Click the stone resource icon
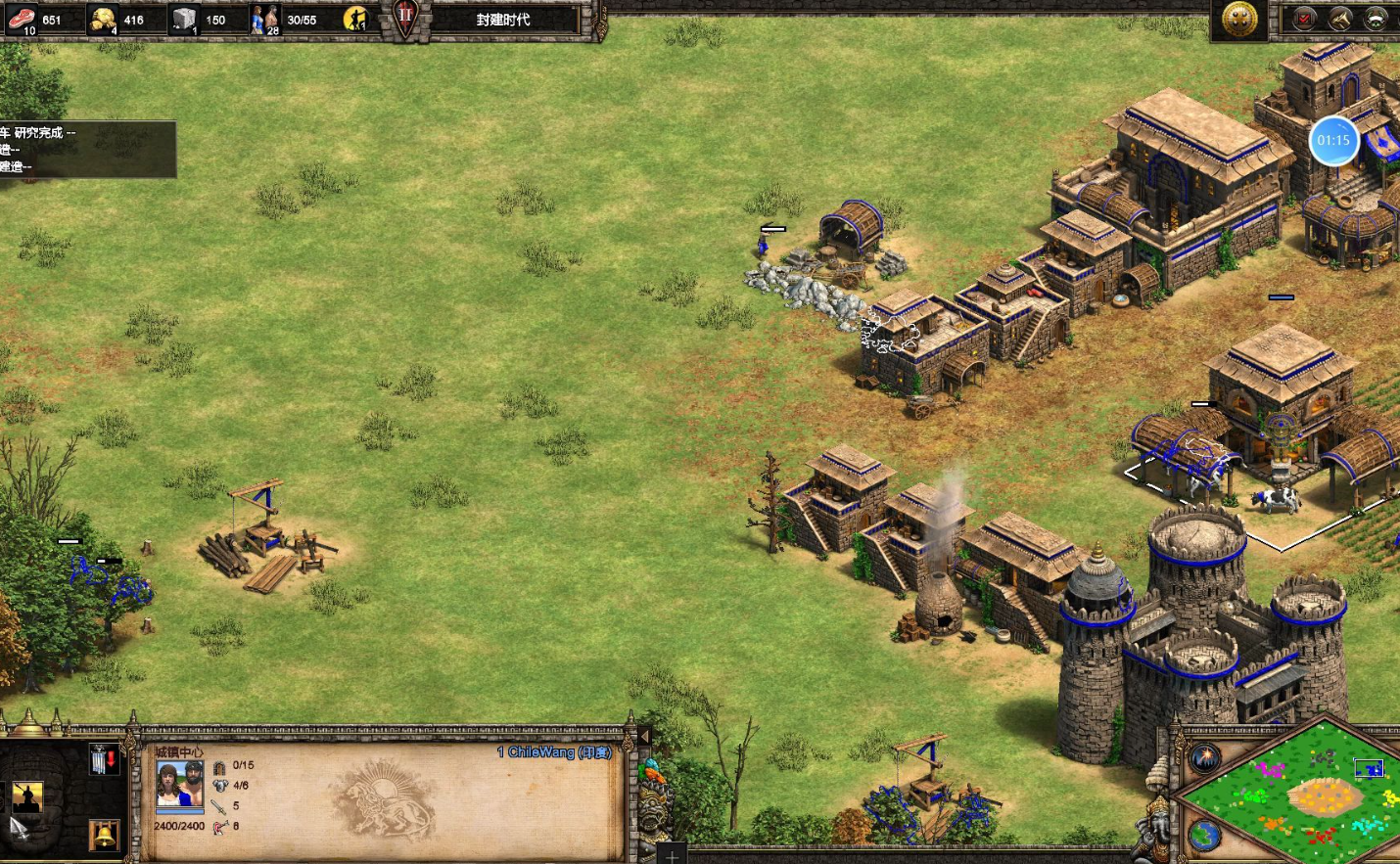The width and height of the screenshot is (1400, 864). [184, 19]
